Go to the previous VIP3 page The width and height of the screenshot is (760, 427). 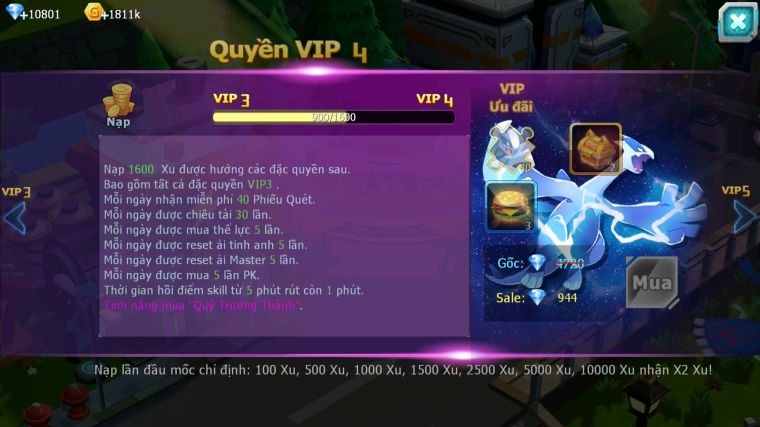[x=15, y=216]
